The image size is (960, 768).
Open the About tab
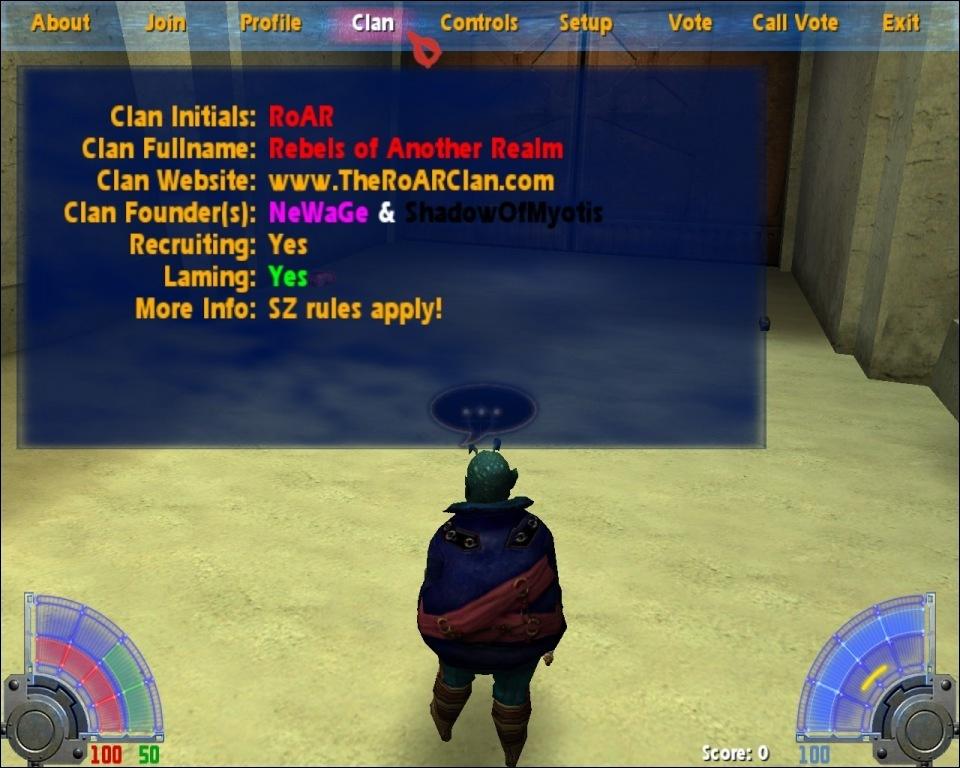[x=60, y=23]
